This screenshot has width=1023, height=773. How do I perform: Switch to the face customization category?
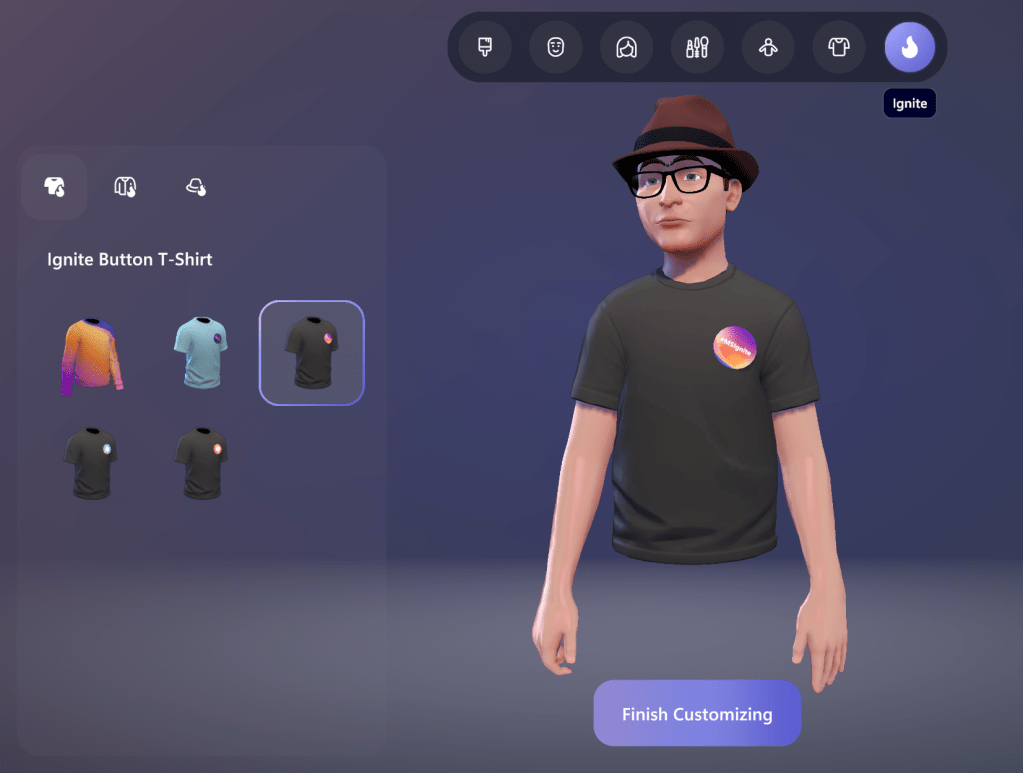pyautogui.click(x=556, y=47)
